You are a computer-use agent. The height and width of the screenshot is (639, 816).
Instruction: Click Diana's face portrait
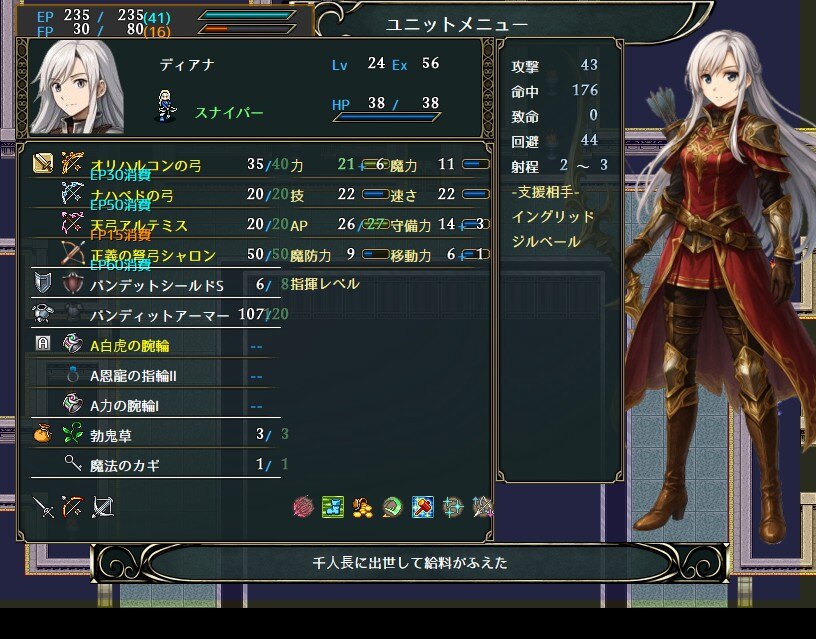(x=77, y=89)
